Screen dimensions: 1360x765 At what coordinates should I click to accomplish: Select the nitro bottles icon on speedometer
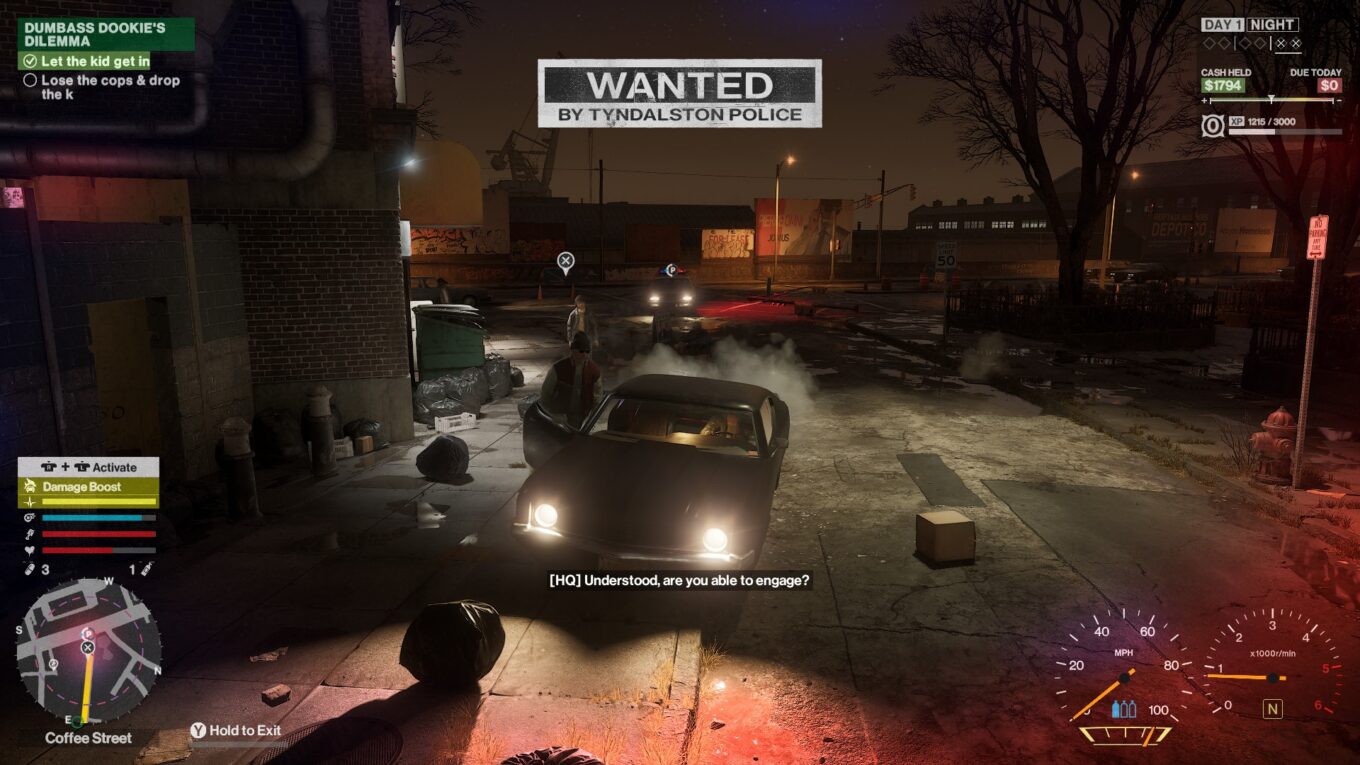pyautogui.click(x=1124, y=709)
